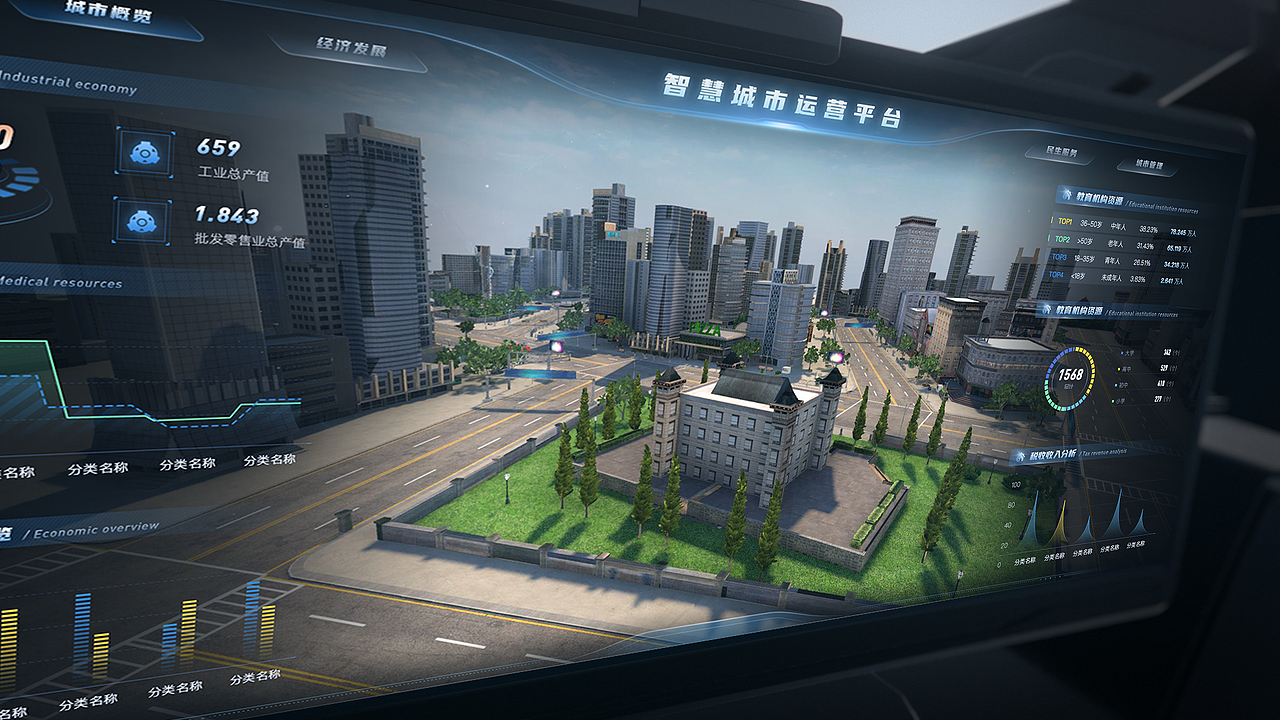Toggle the 高中 yellow legend marker
1280x720 pixels.
(1118, 369)
